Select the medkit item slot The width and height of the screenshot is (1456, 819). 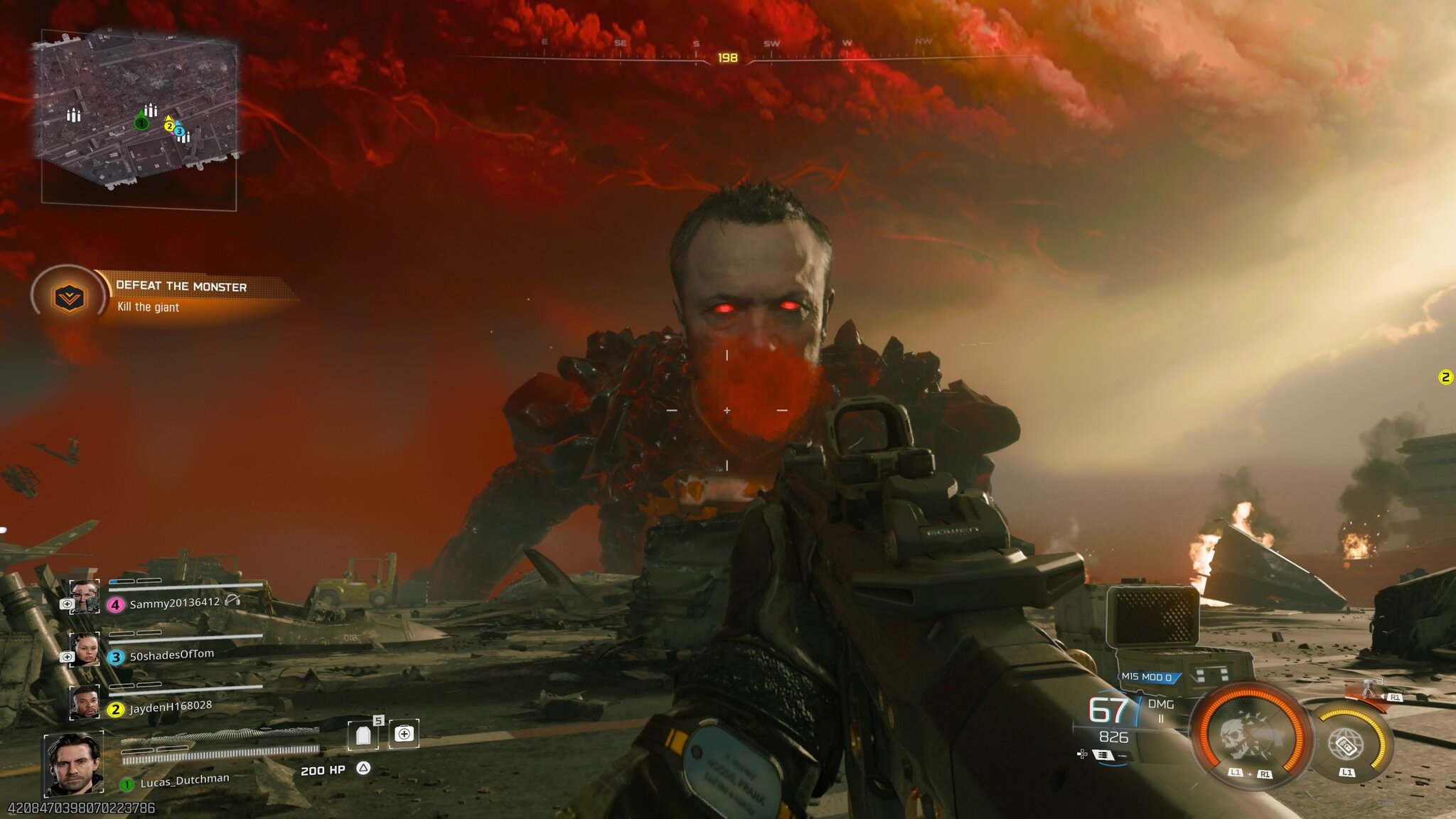[404, 734]
